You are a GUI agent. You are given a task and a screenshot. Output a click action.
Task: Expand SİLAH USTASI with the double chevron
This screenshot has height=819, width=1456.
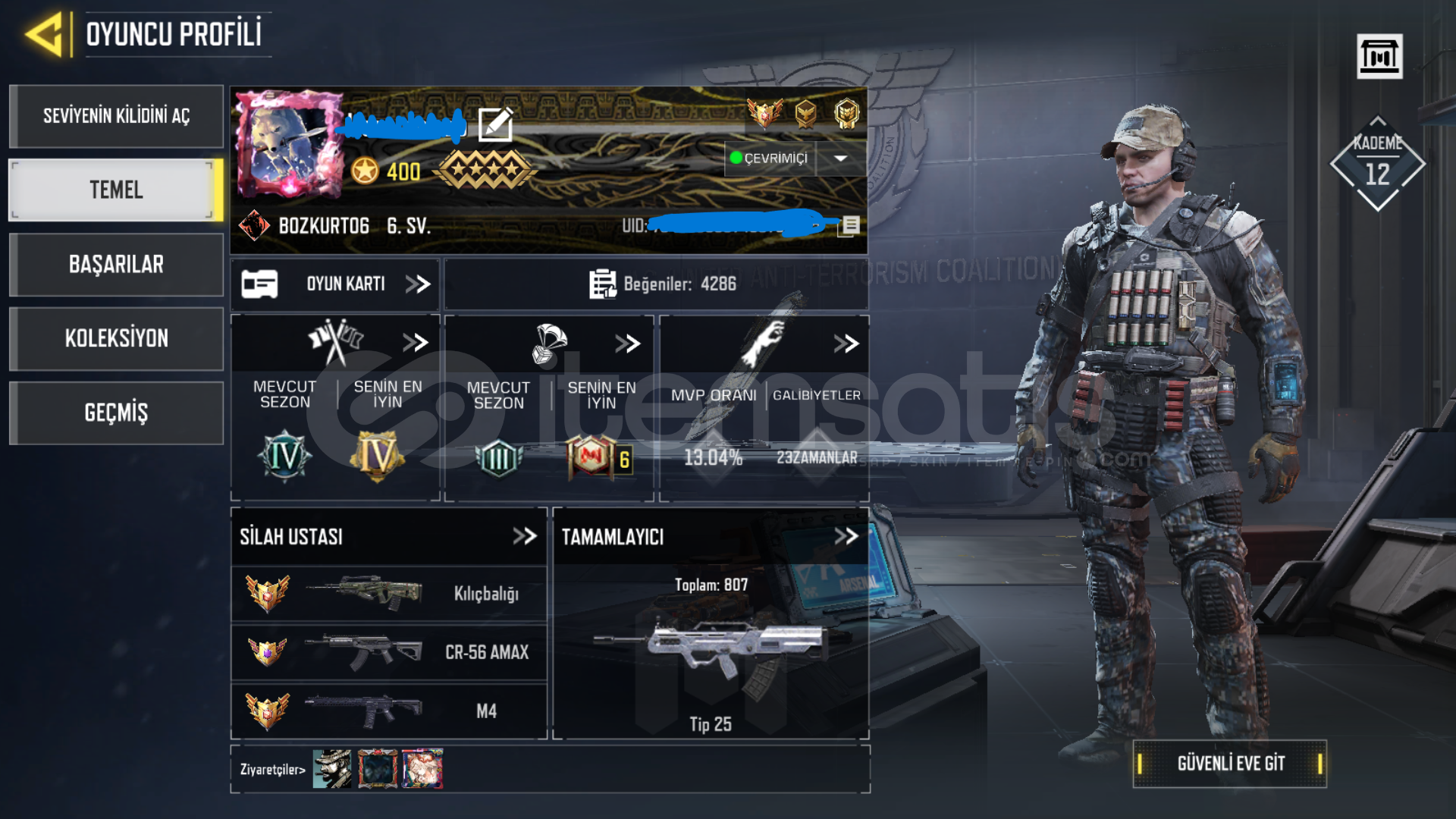coord(525,536)
